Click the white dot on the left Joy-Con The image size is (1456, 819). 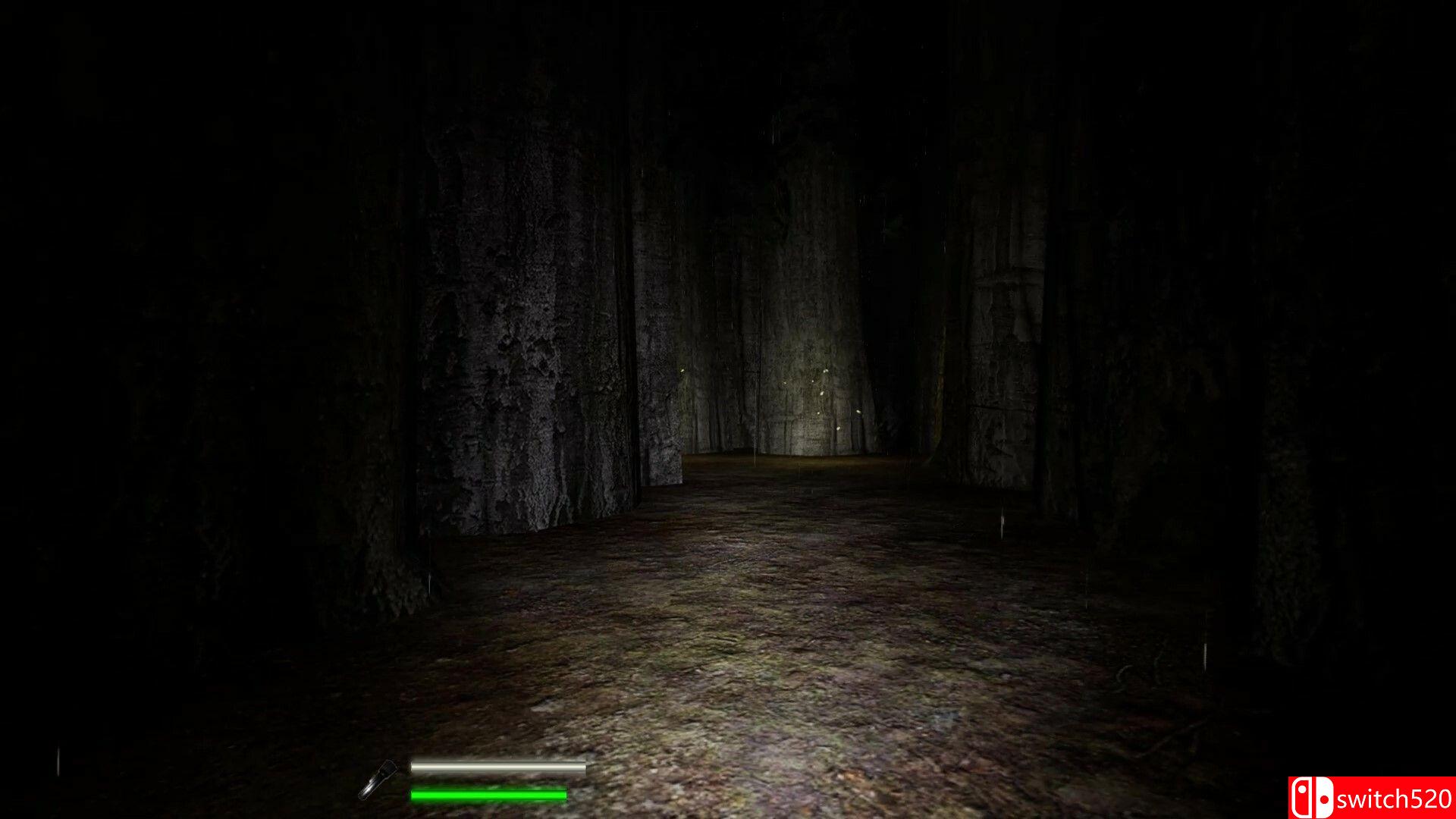(1302, 789)
